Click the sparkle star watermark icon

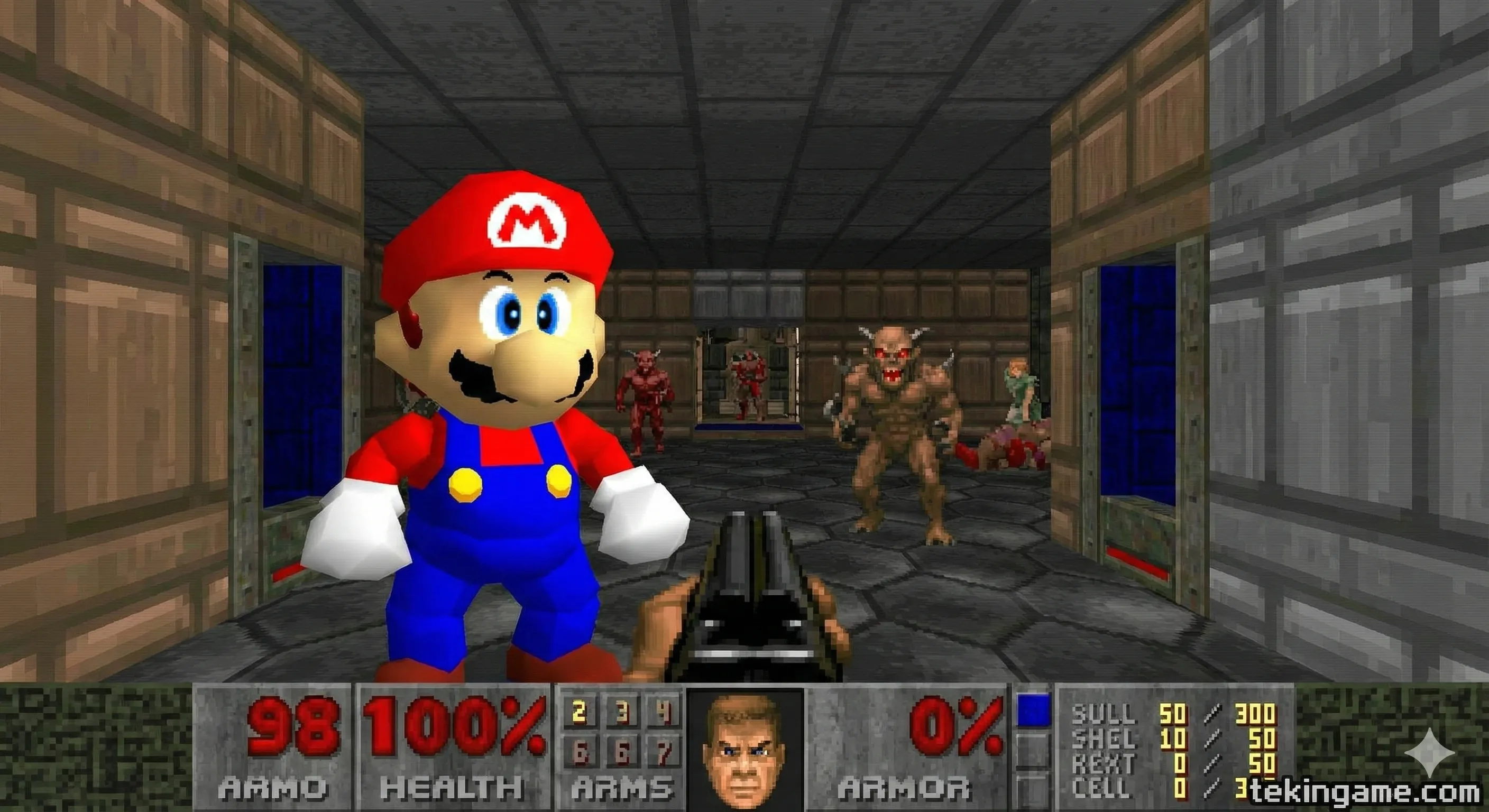(x=1429, y=752)
